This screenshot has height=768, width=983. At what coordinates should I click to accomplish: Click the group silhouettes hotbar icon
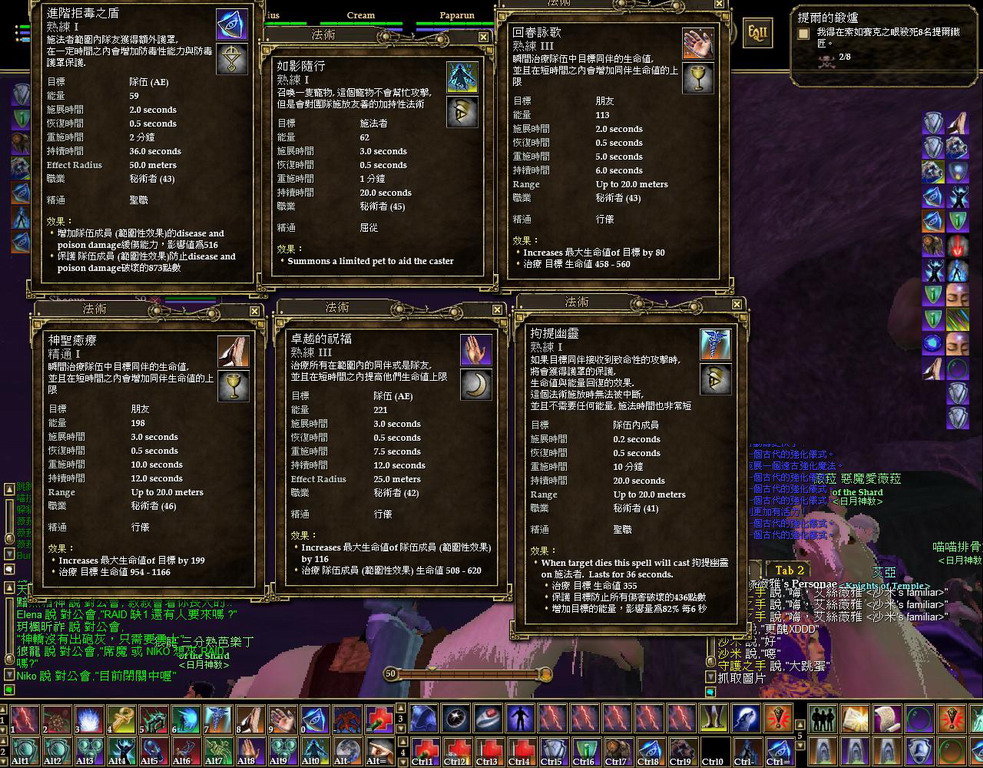pyautogui.click(x=824, y=718)
